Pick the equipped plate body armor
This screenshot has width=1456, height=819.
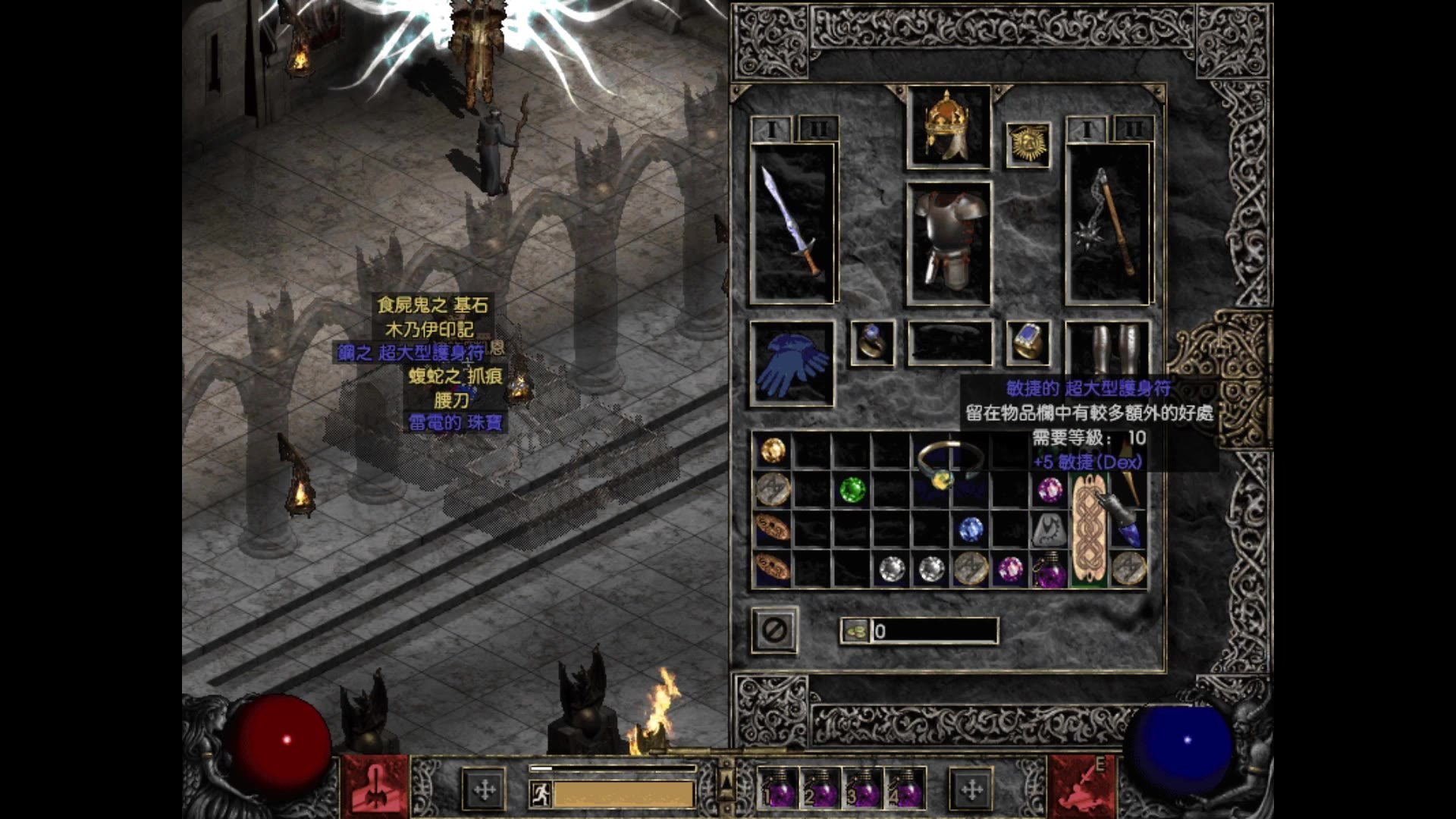tap(949, 243)
